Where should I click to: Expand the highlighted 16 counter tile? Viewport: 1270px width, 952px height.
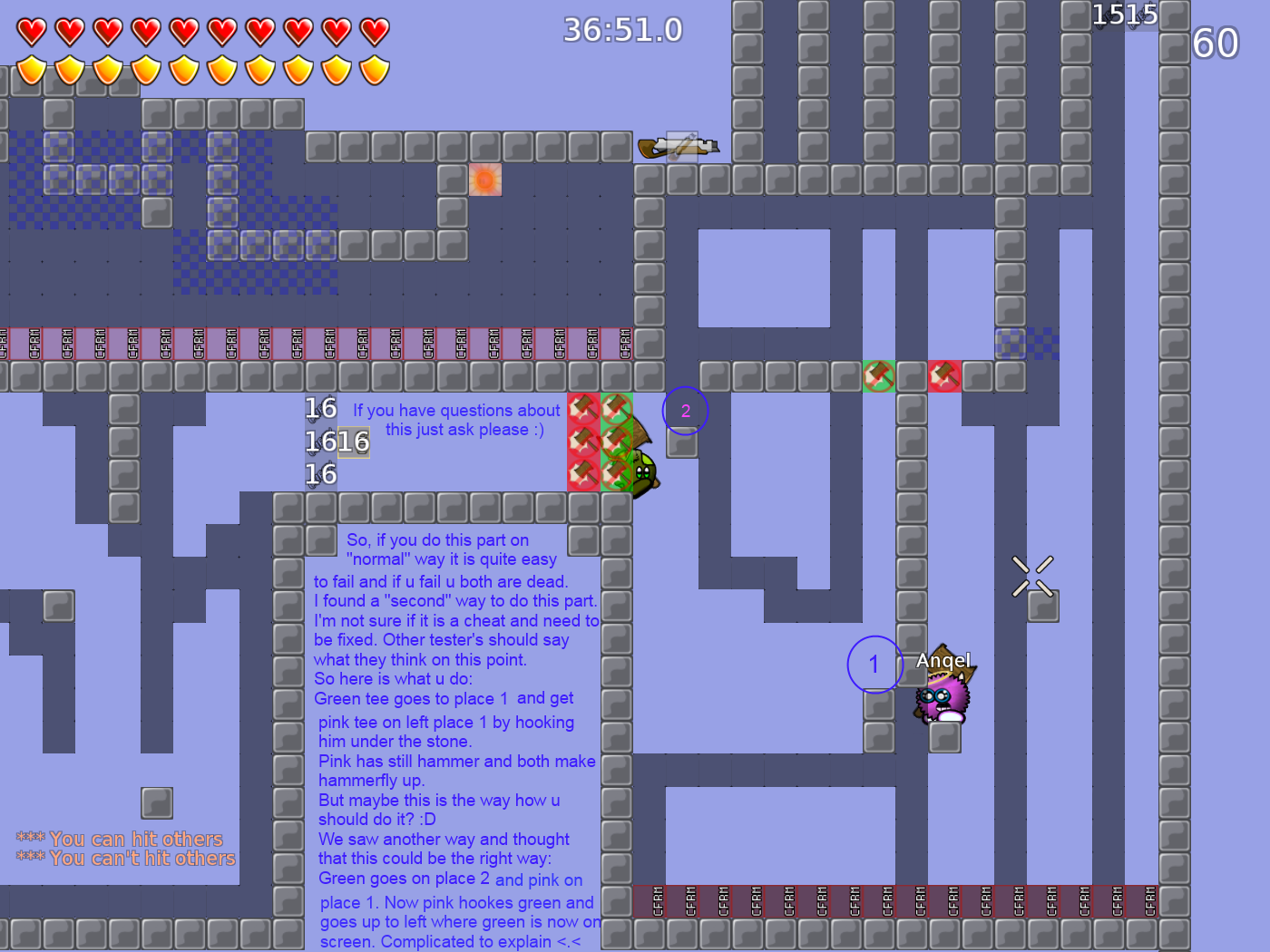point(352,442)
